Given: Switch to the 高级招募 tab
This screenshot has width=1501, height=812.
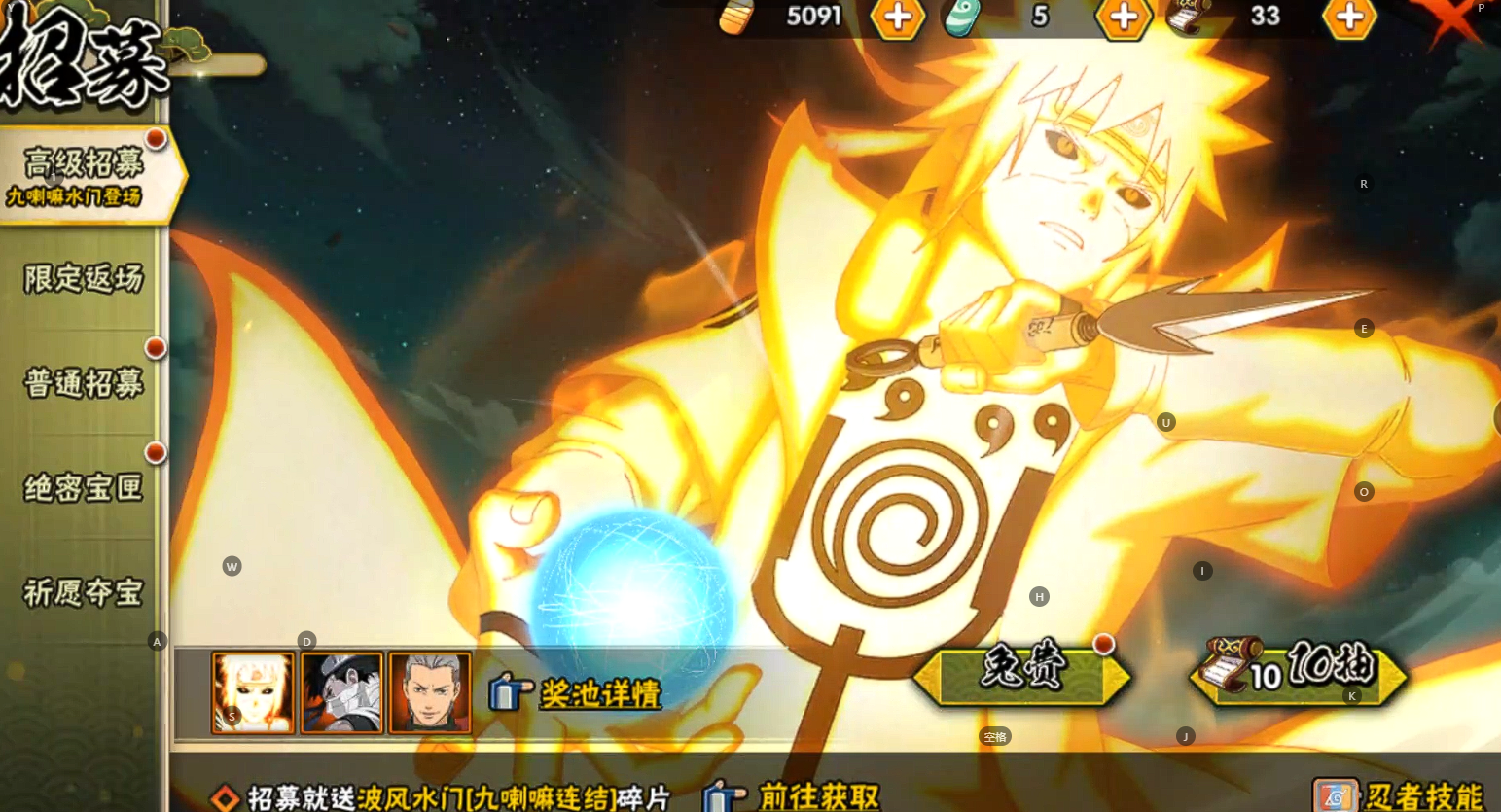Looking at the screenshot, I should click(x=85, y=175).
